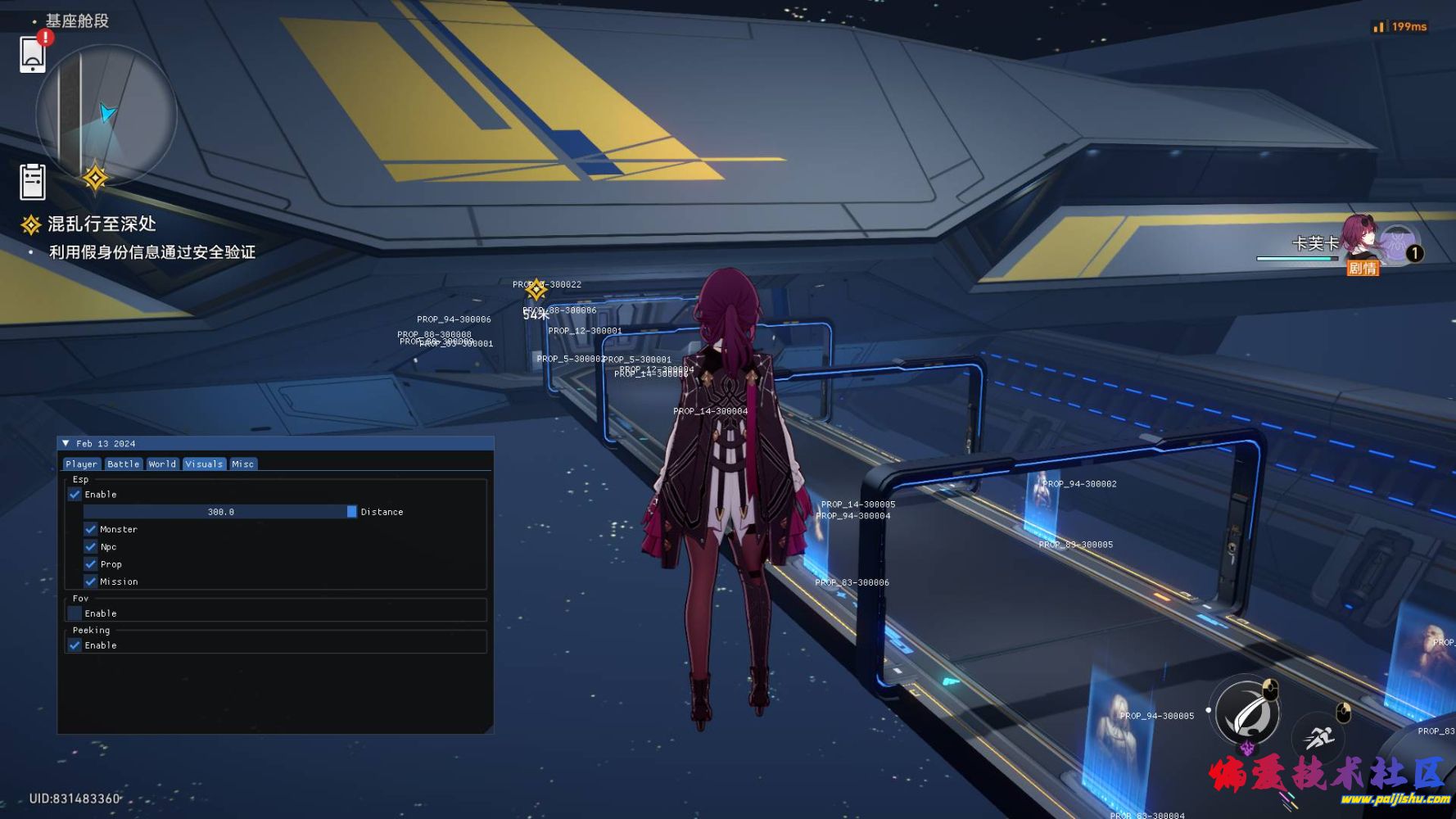
Task: Toggle the Npc checkbox
Action: pyautogui.click(x=91, y=547)
